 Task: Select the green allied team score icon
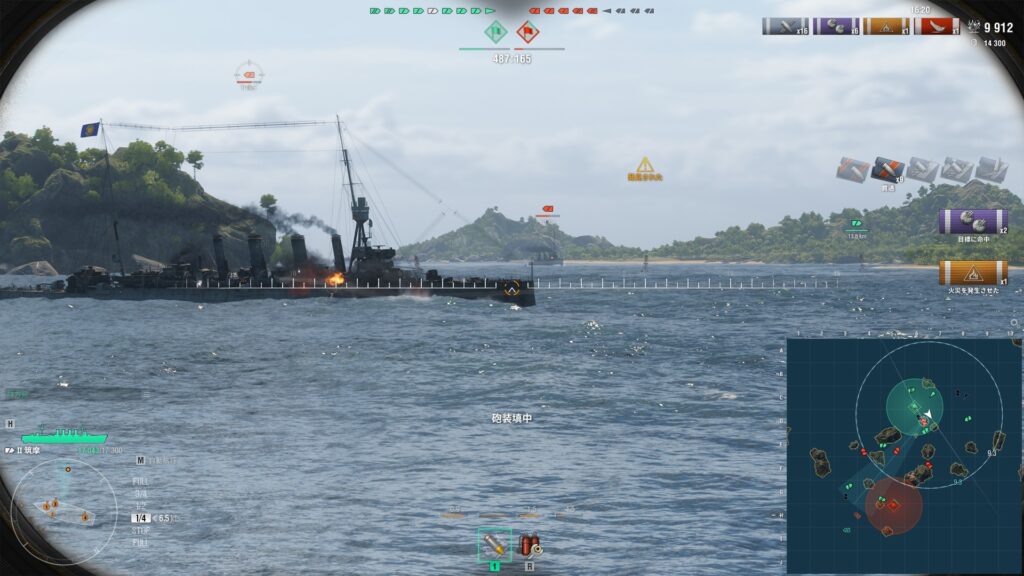495,32
